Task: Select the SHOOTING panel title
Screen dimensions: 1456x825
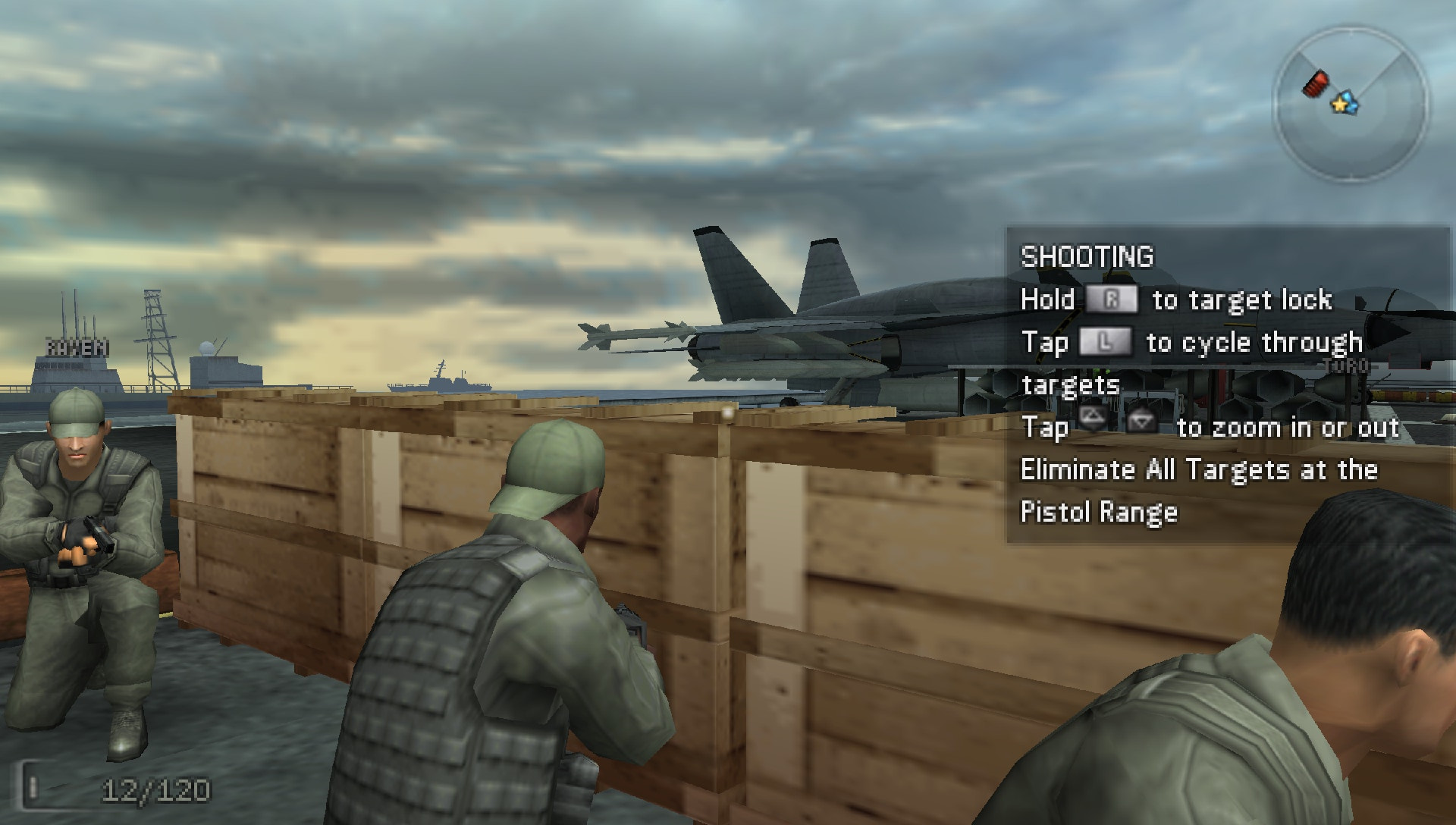Action: coord(1087,257)
